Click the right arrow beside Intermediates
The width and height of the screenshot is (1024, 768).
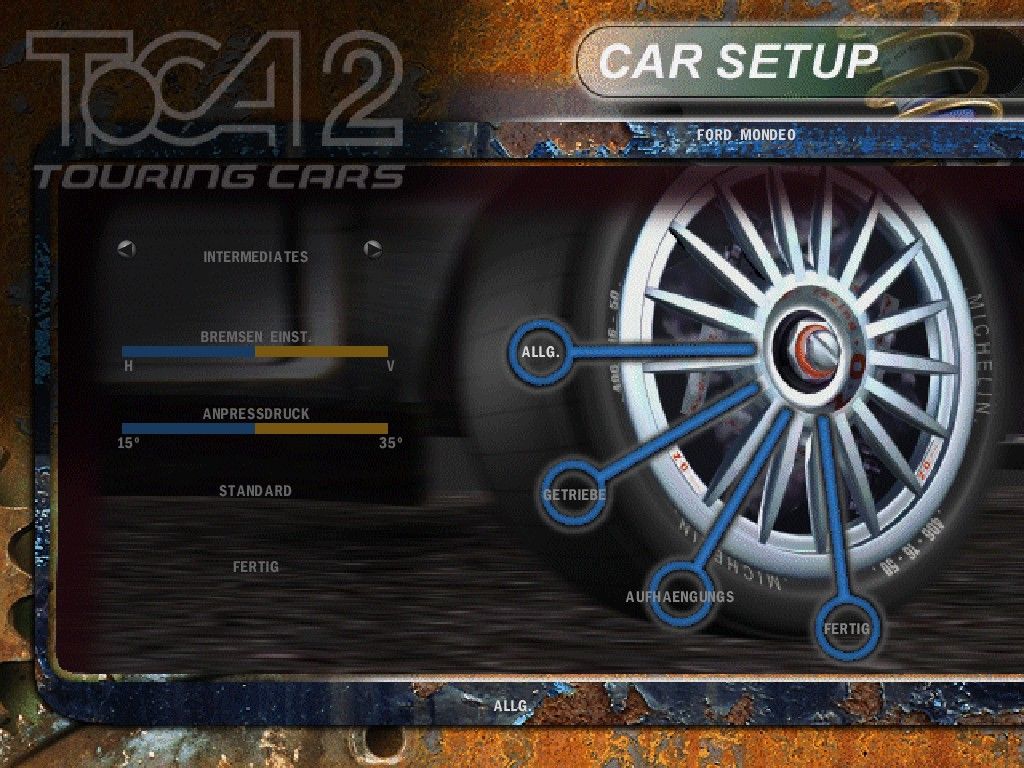[x=373, y=249]
